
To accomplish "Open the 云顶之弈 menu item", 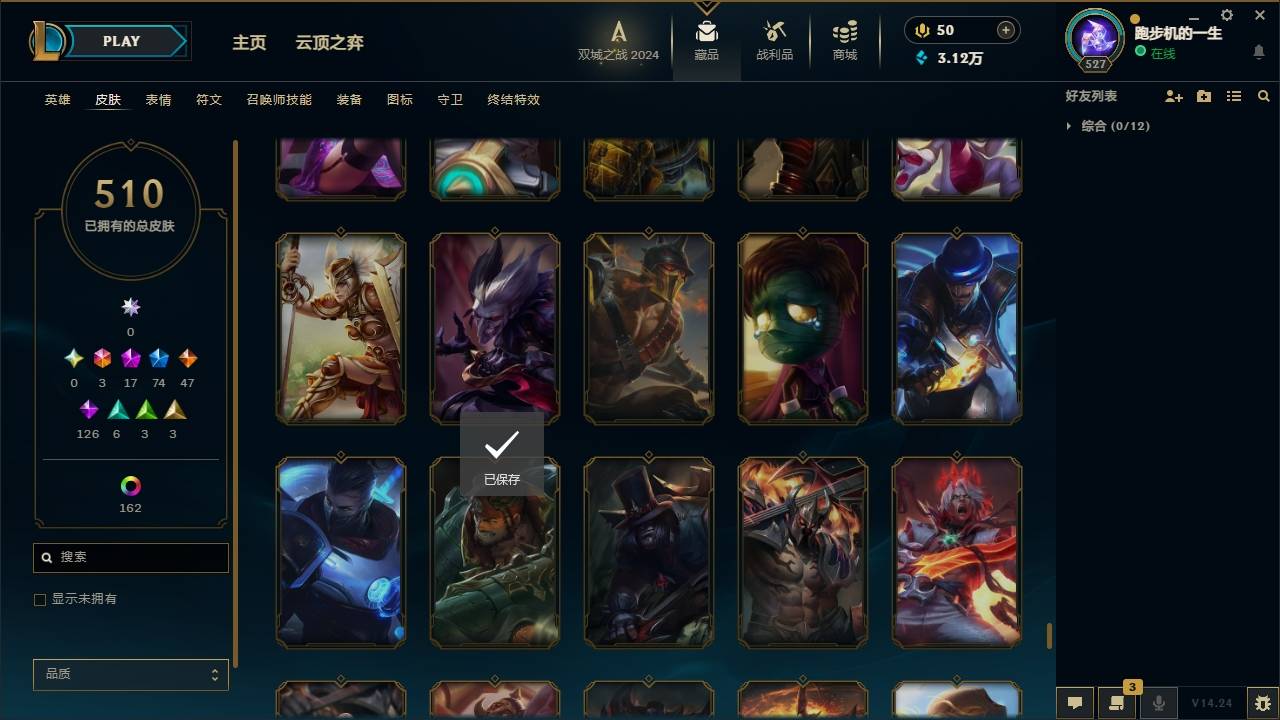I will pyautogui.click(x=331, y=43).
